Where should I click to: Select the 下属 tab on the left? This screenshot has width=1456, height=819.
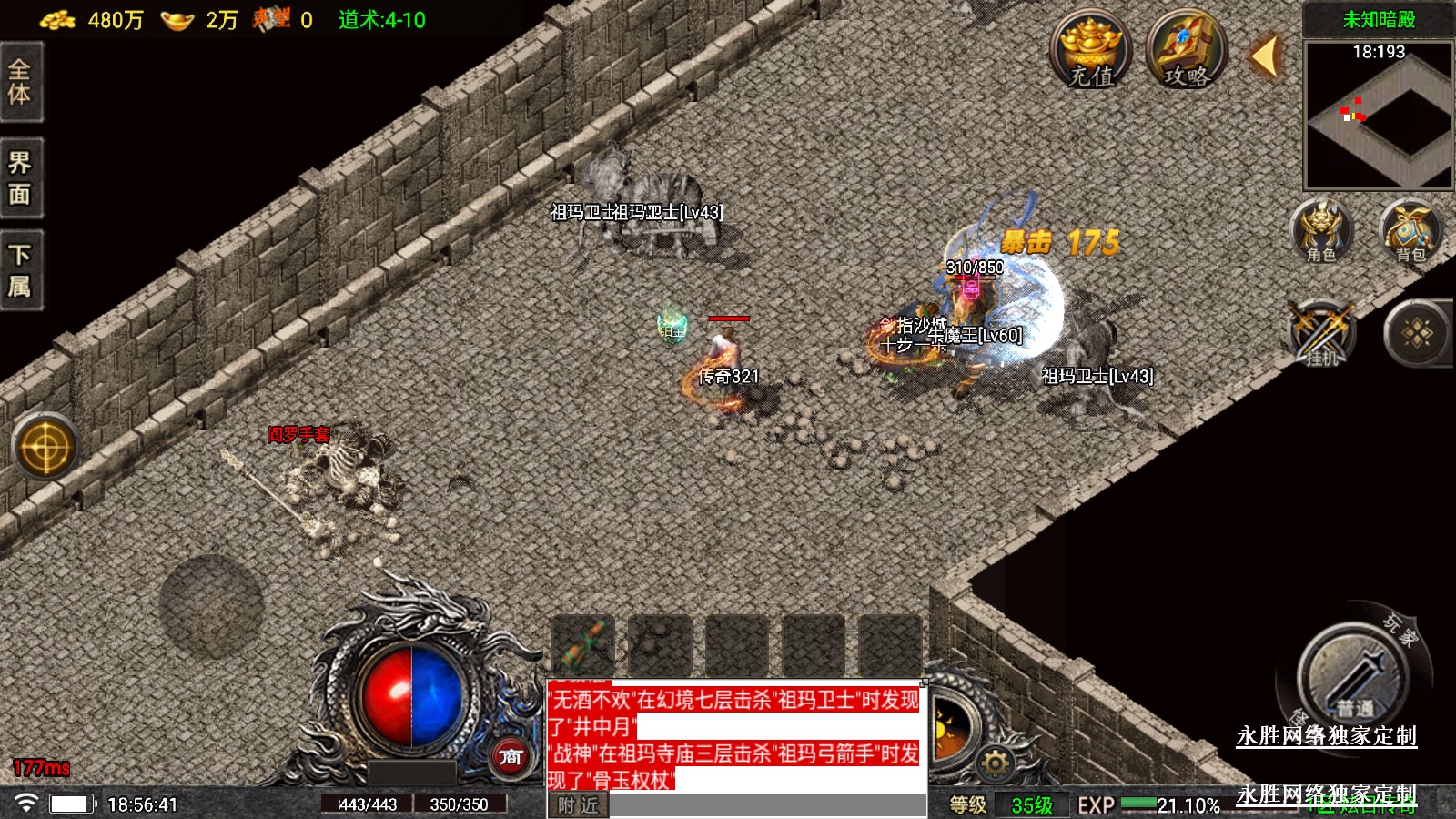point(20,271)
